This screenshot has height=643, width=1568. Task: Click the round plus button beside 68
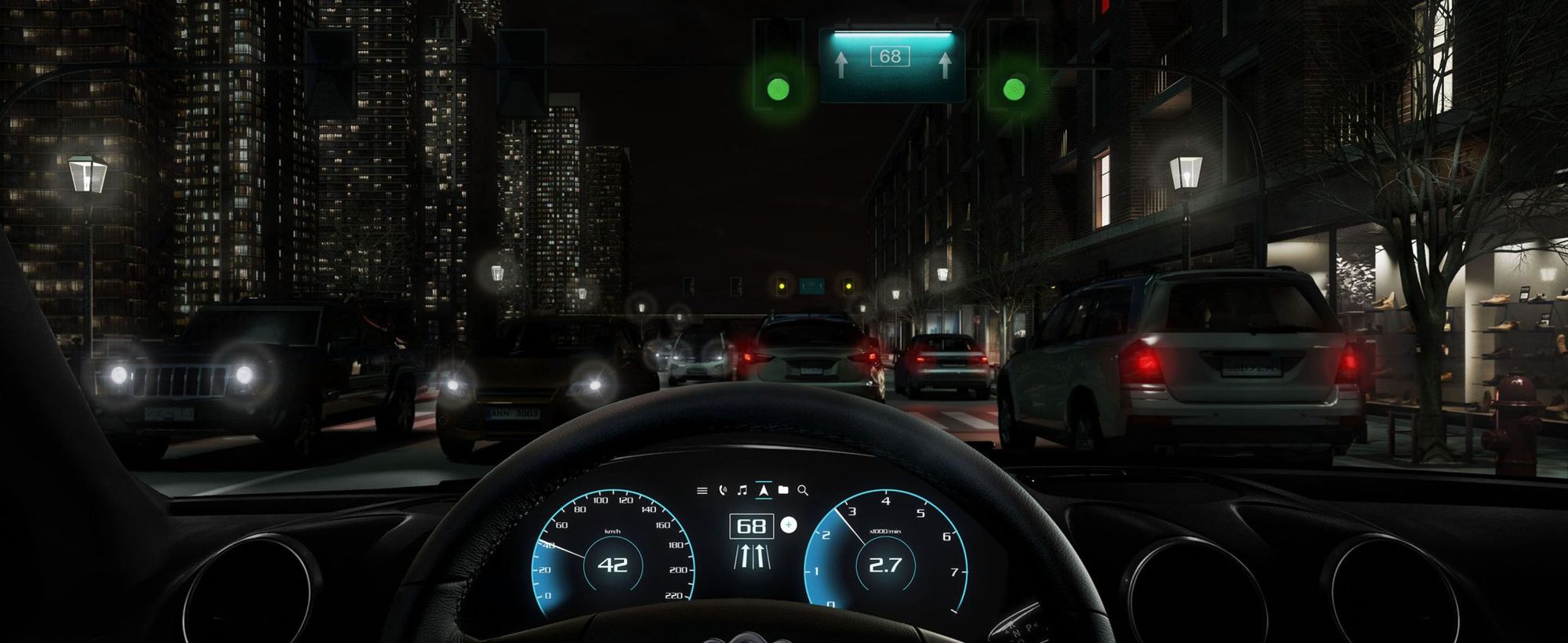pos(789,525)
